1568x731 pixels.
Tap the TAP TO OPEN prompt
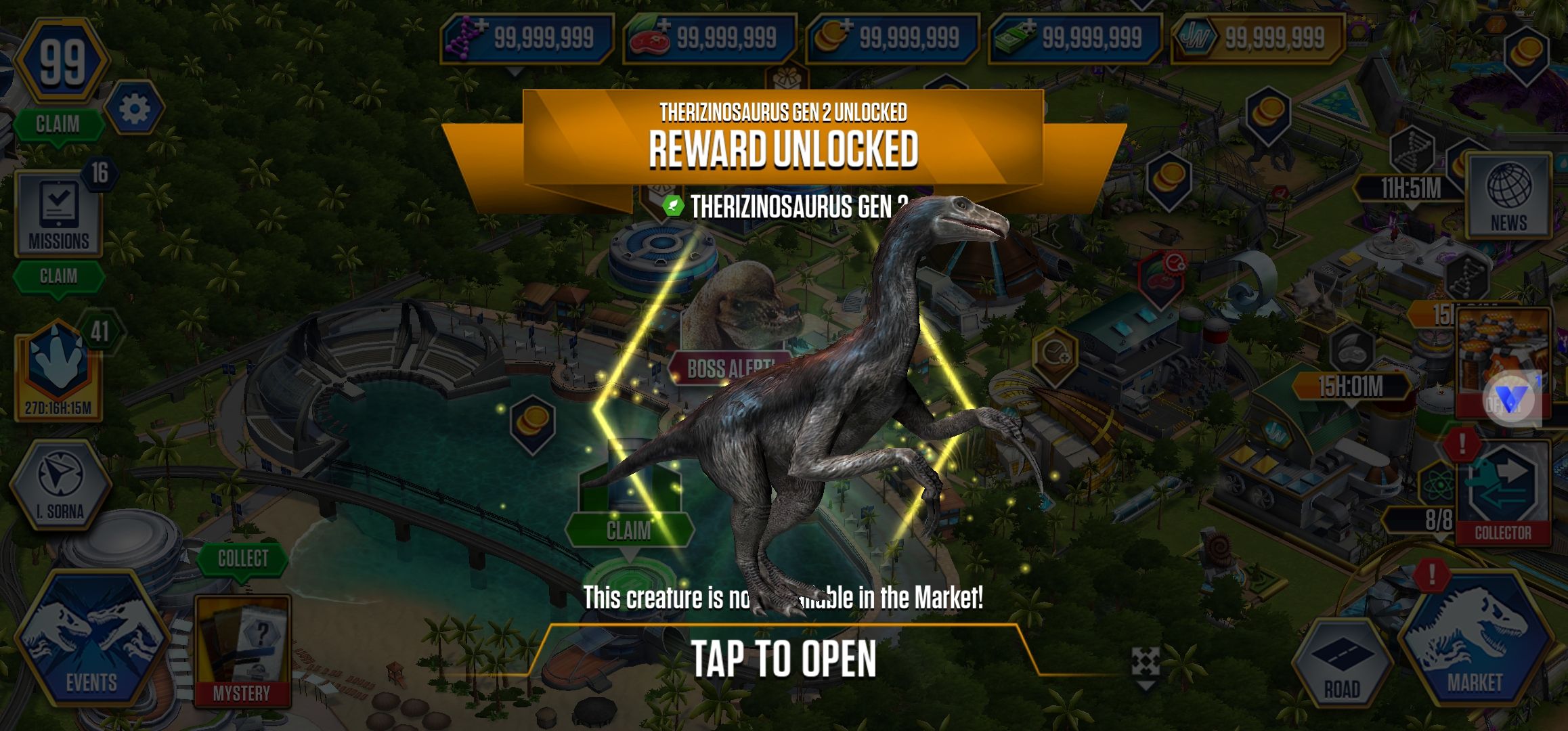pos(783,658)
